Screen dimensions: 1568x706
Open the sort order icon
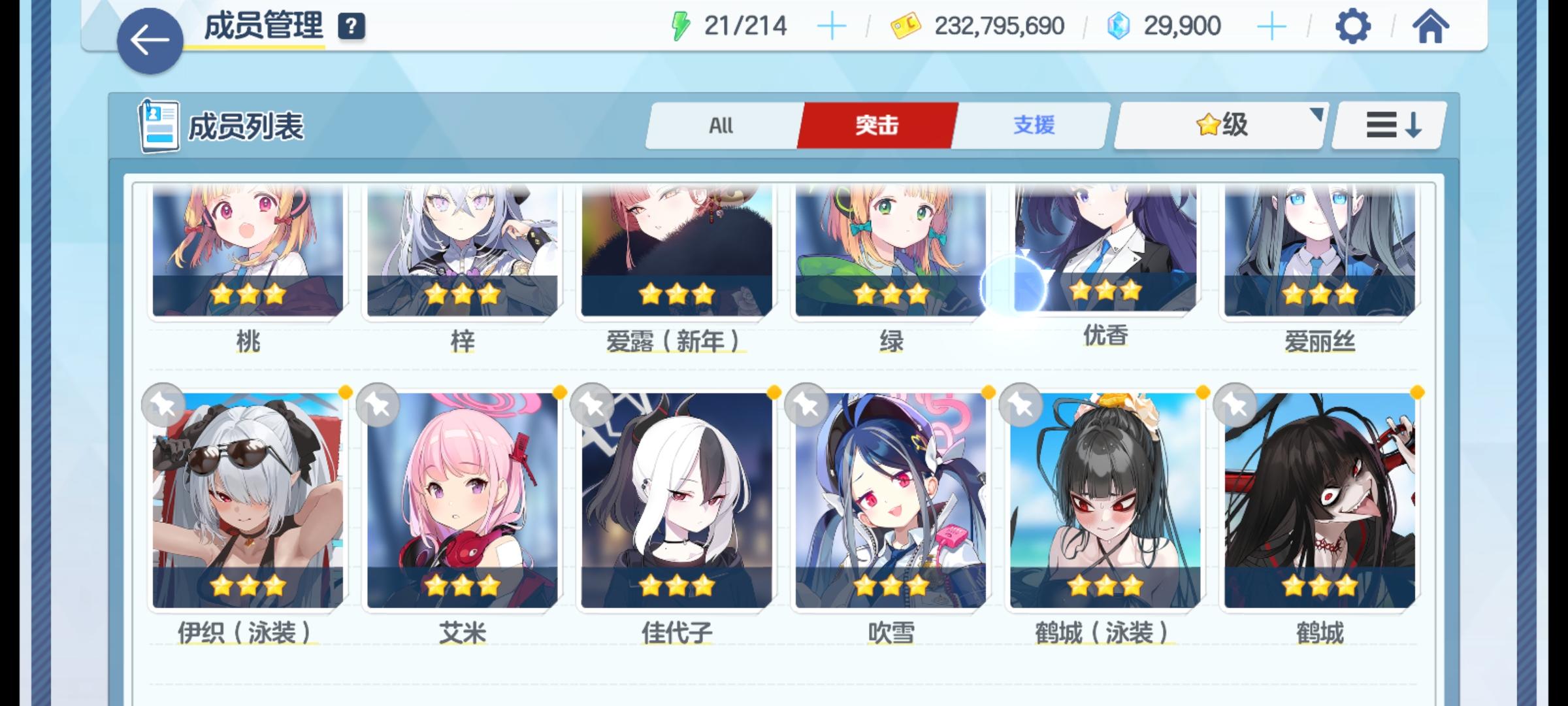pyautogui.click(x=1385, y=126)
